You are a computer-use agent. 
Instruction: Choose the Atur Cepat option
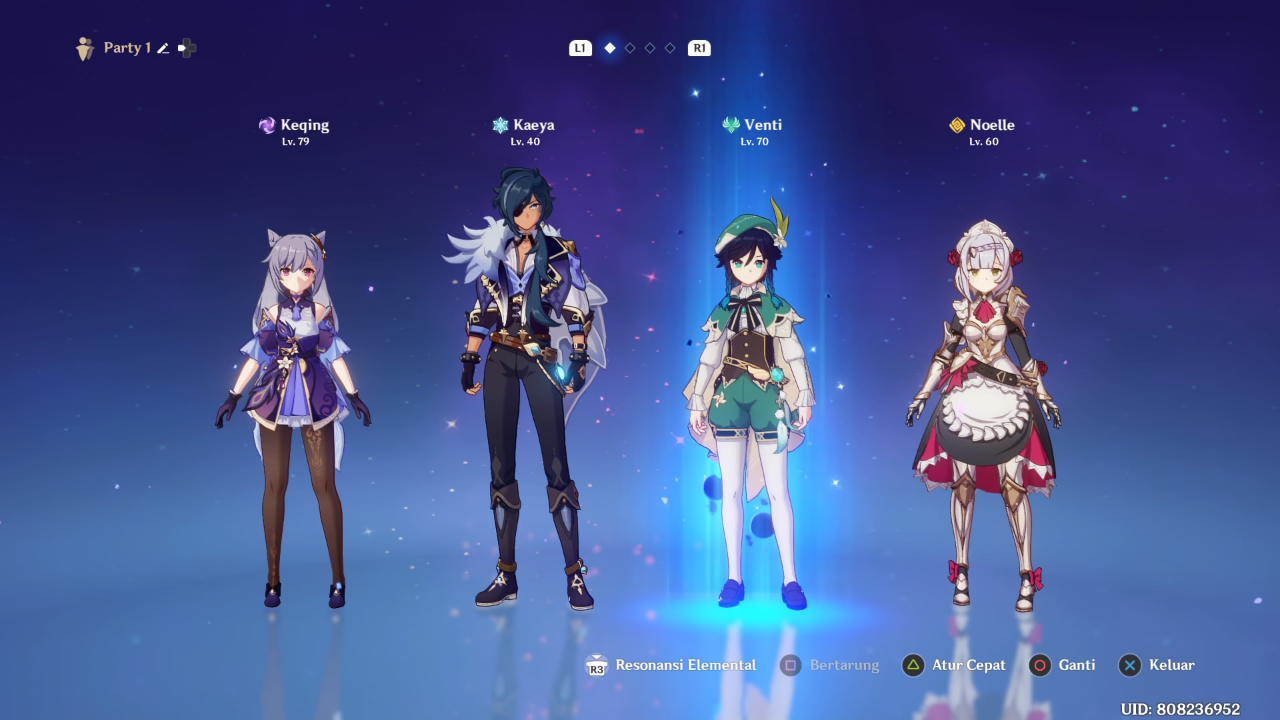click(x=955, y=665)
